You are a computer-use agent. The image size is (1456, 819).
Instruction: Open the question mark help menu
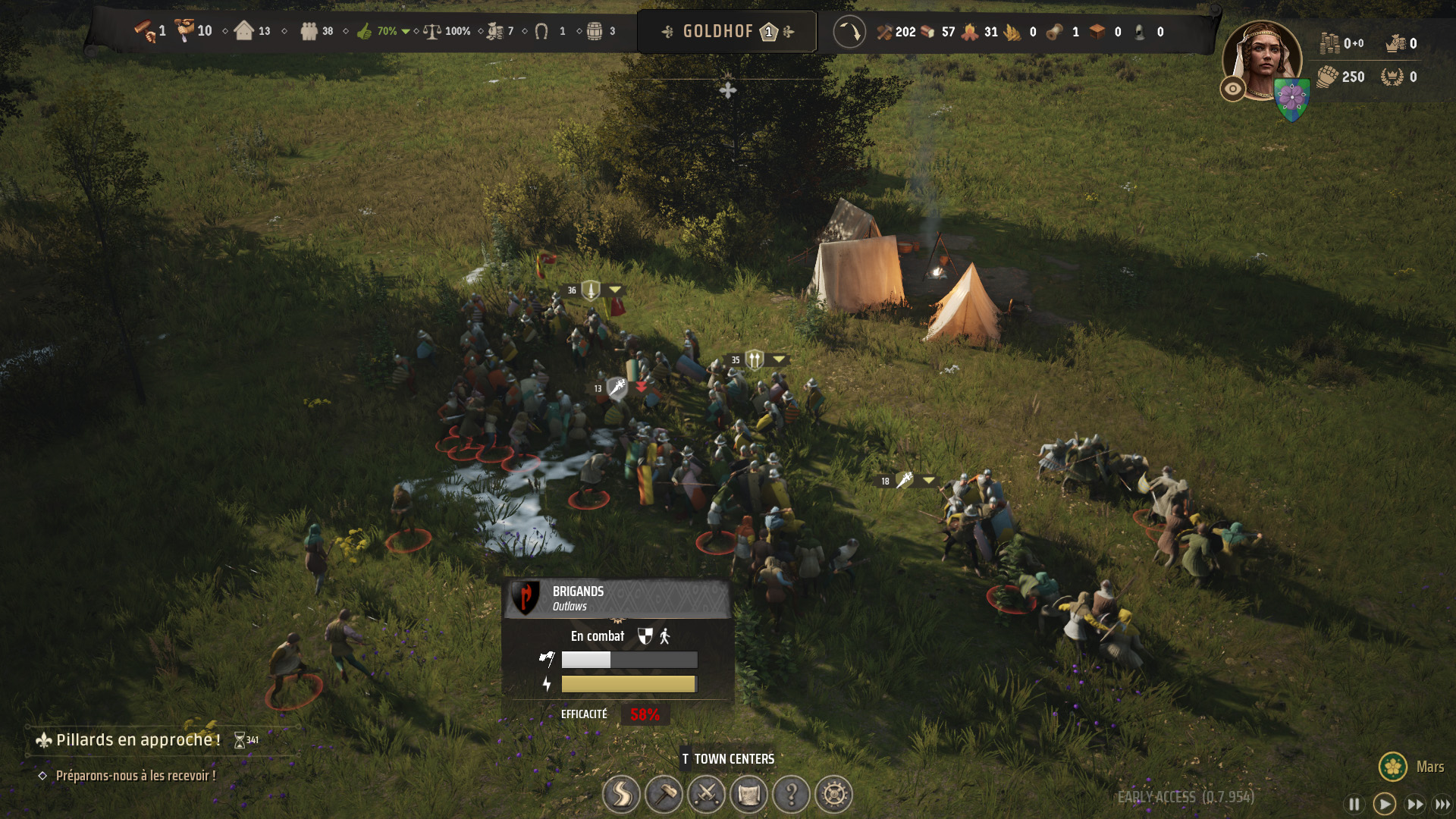coord(791,795)
